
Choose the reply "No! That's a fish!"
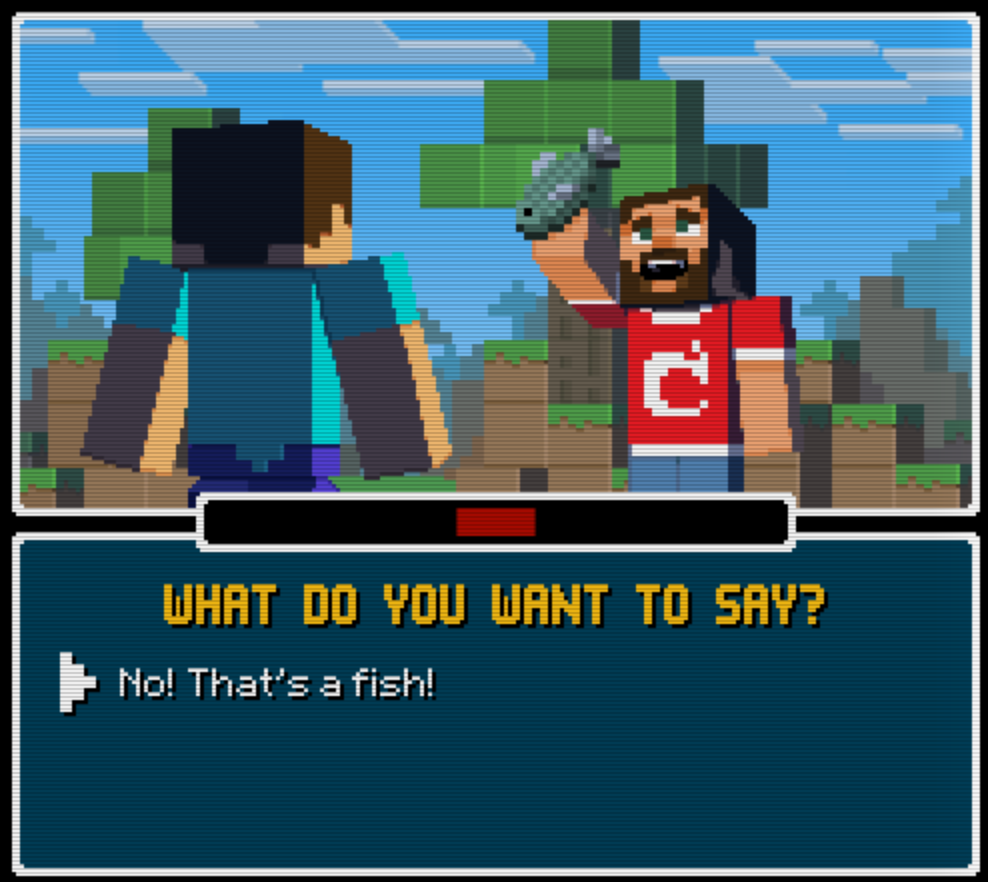click(x=277, y=684)
